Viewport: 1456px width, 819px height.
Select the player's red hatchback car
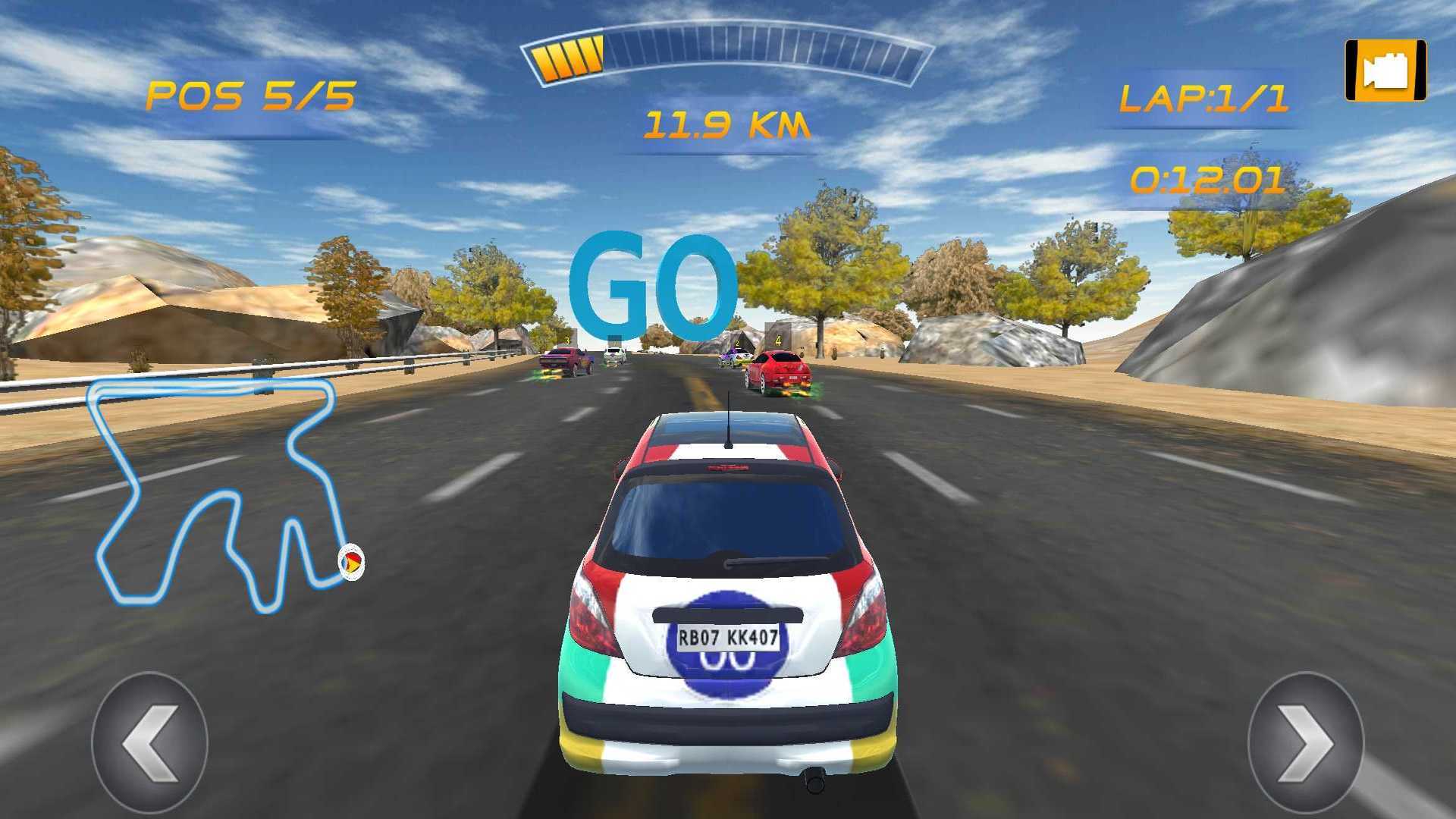(x=728, y=599)
